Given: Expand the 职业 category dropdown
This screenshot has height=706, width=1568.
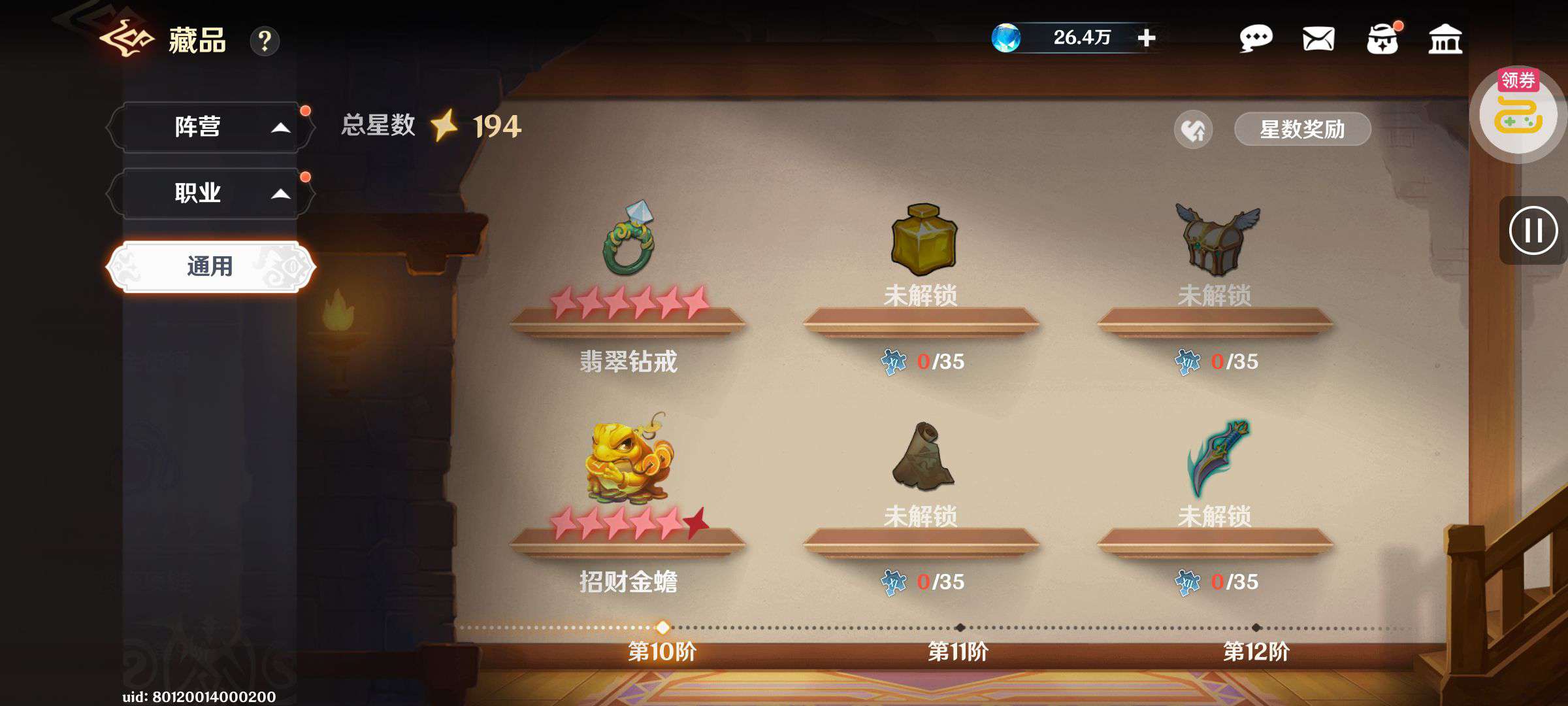Looking at the screenshot, I should [209, 193].
